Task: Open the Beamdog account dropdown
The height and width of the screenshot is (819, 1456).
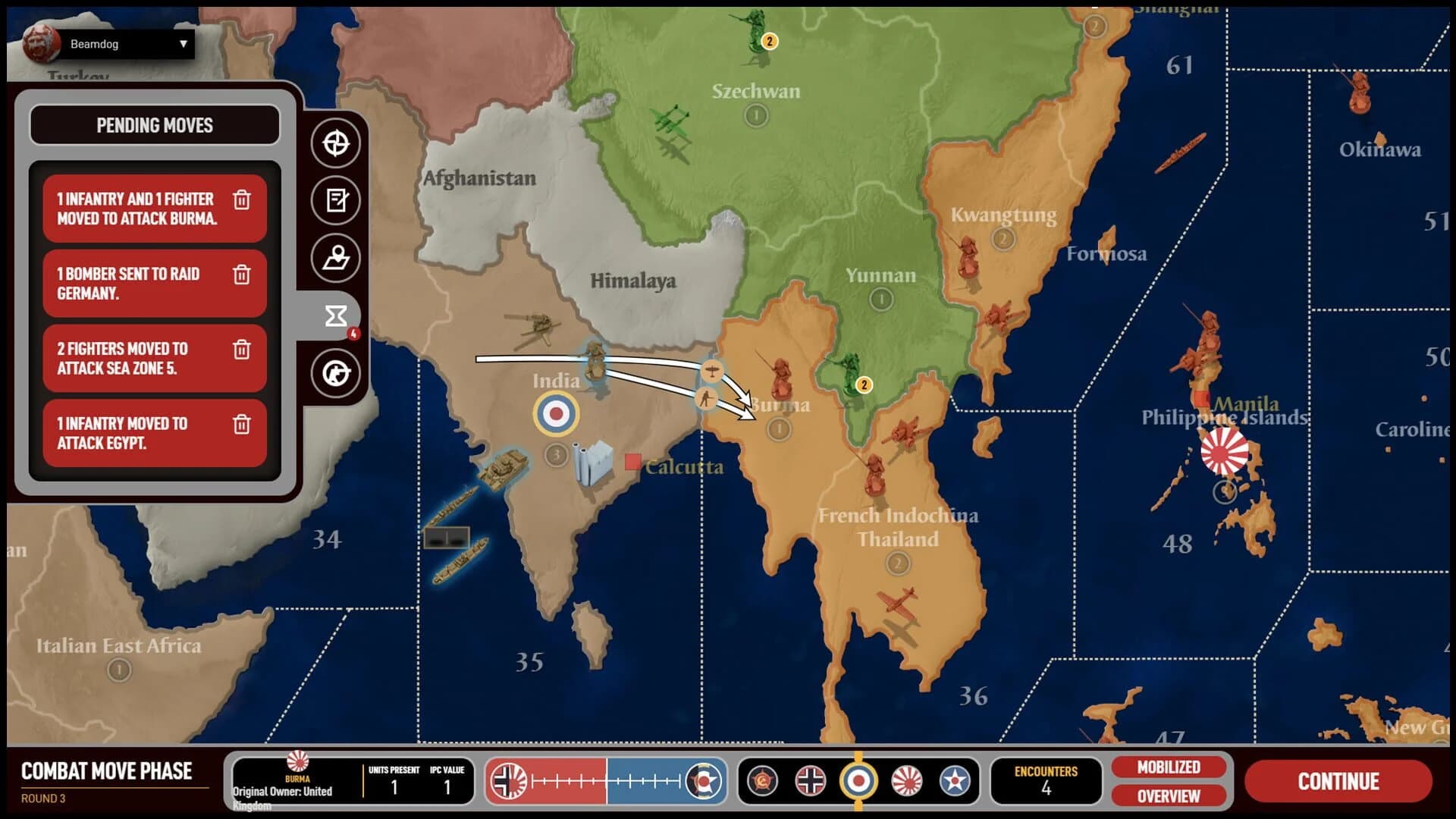Action: pyautogui.click(x=125, y=43)
